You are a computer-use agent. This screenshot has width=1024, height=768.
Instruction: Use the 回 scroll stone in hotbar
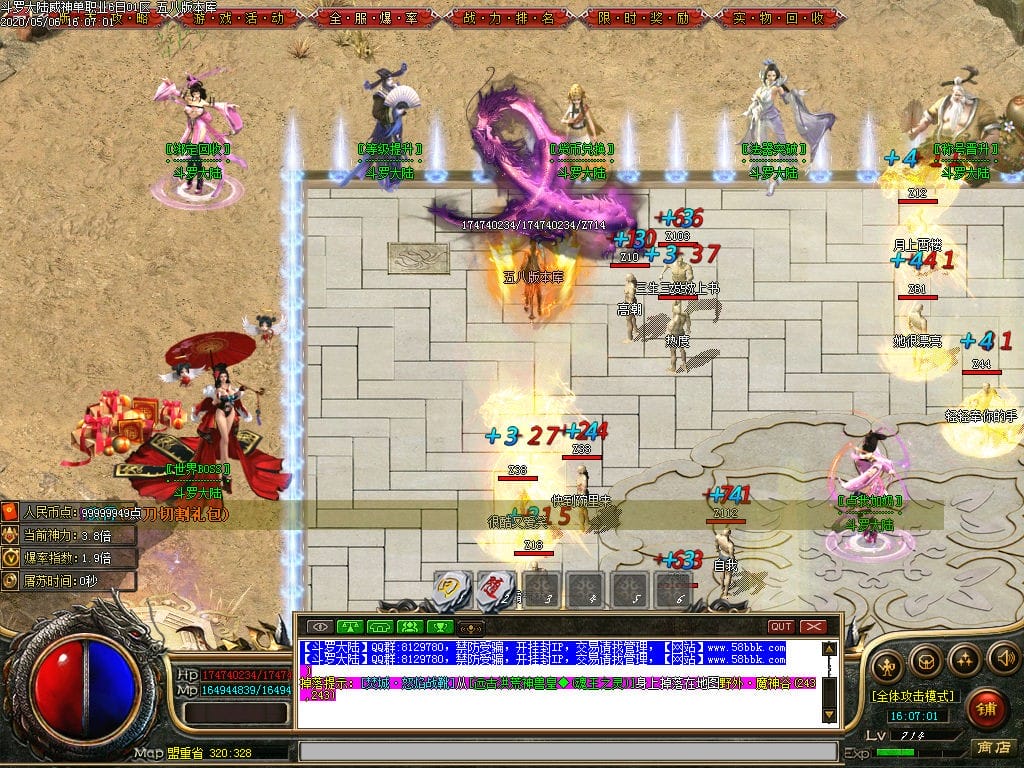click(x=452, y=589)
